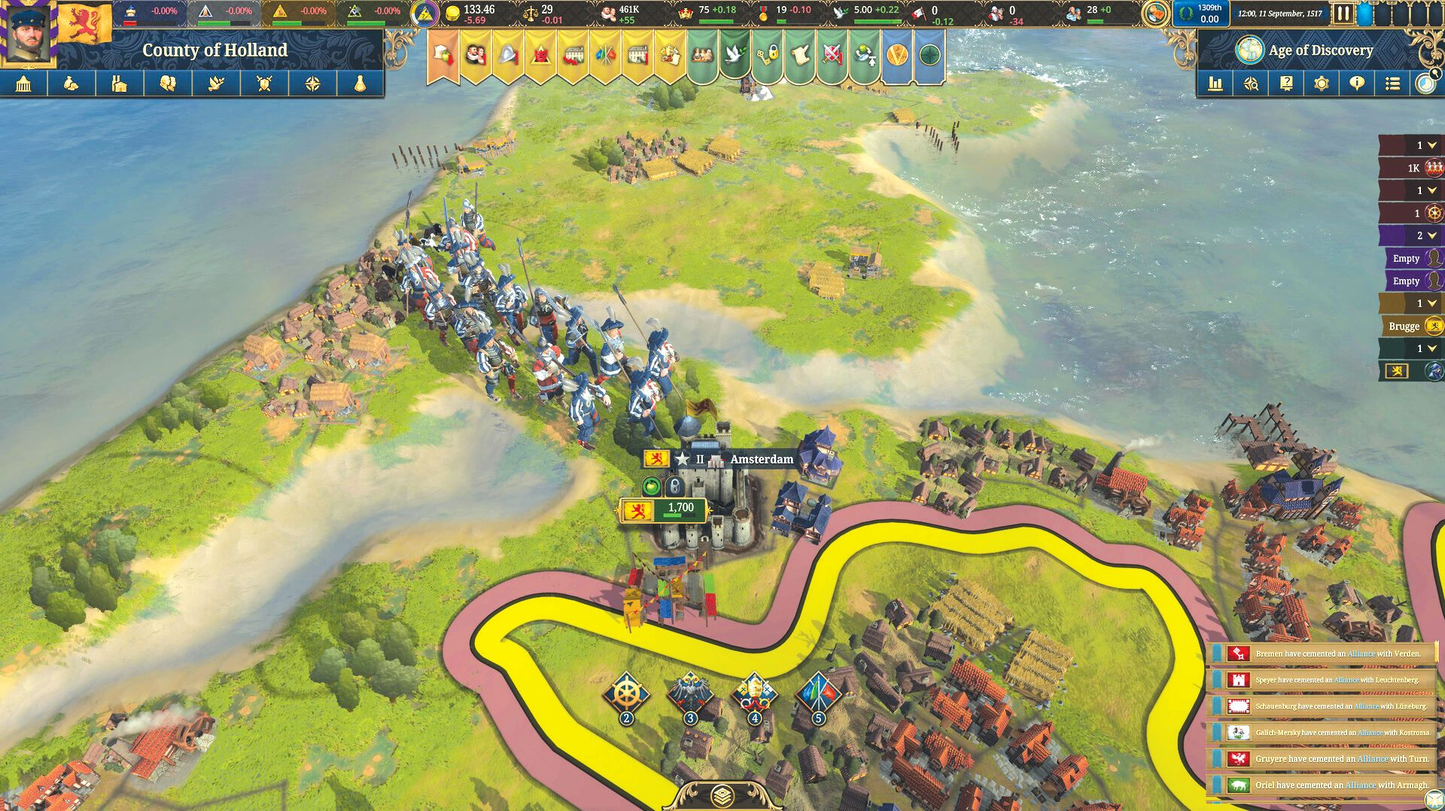Open the game settings gear icon
The width and height of the screenshot is (1445, 811).
(1321, 84)
